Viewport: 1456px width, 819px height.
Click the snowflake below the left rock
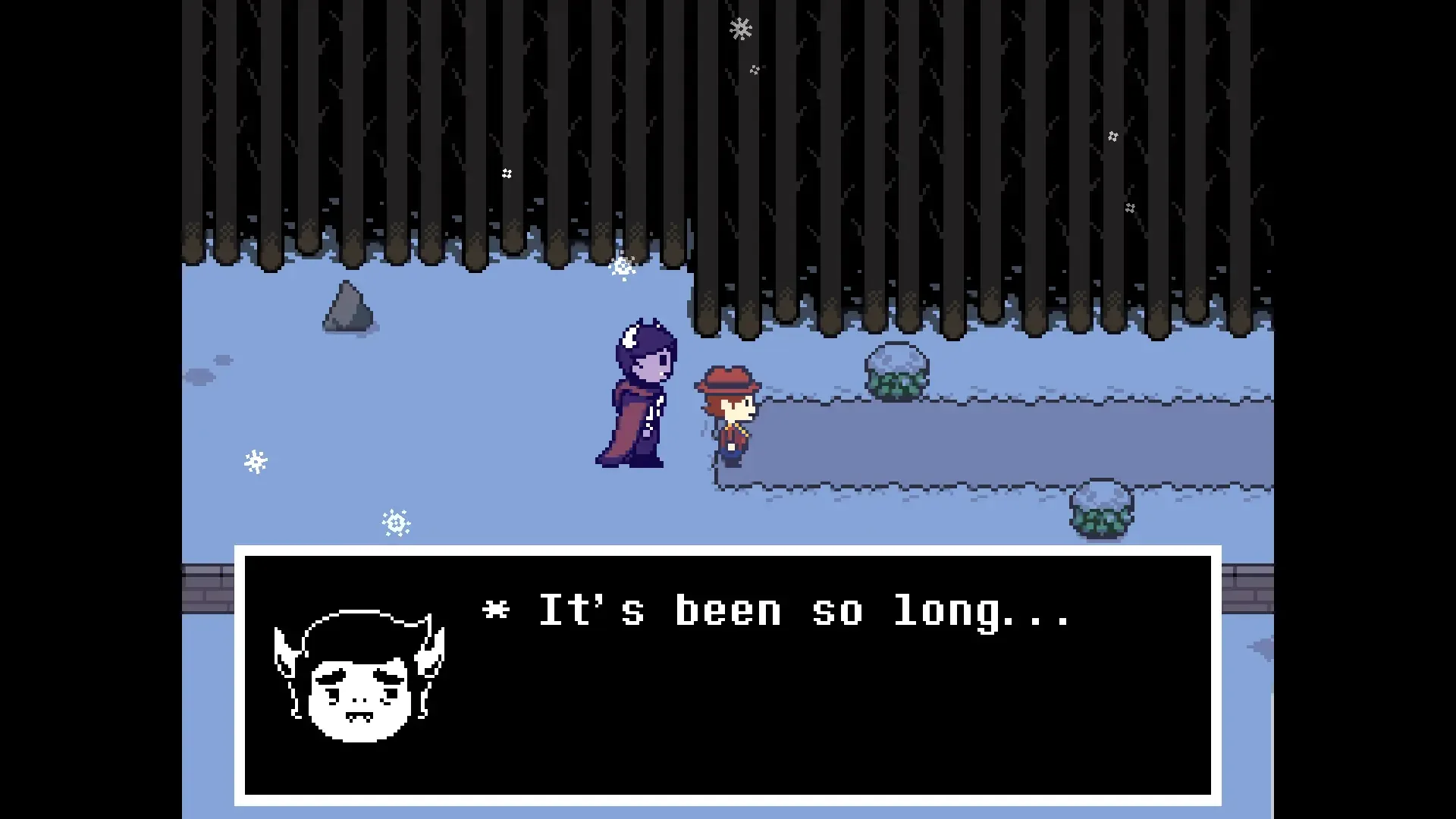(395, 522)
